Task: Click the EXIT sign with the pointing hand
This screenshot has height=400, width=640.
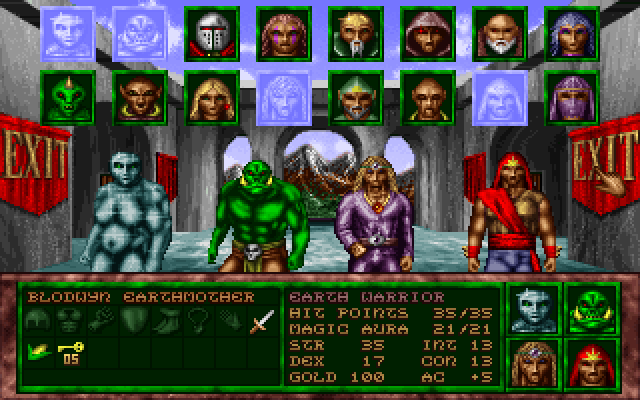Action: point(603,163)
